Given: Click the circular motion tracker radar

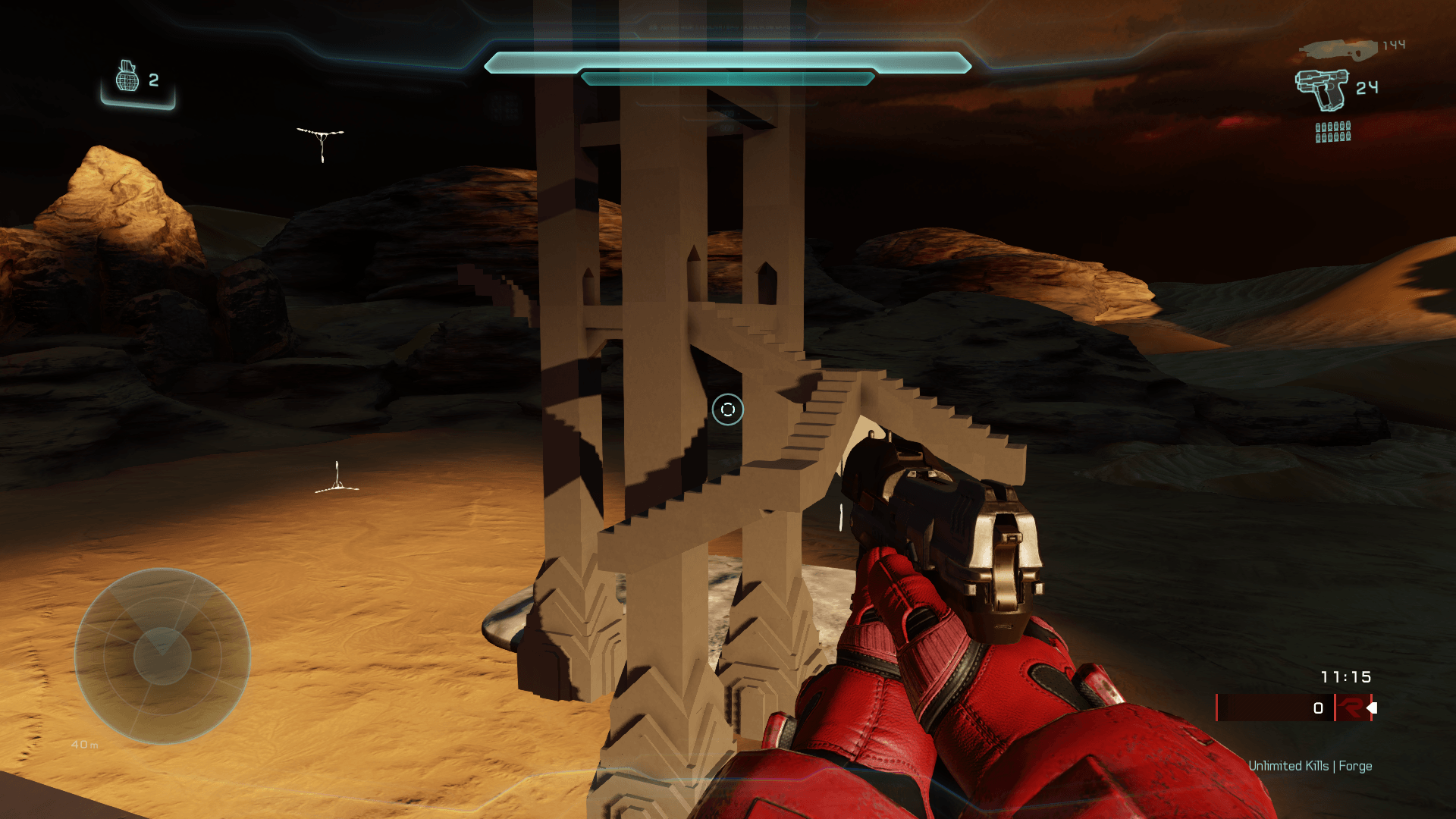Looking at the screenshot, I should coord(162,656).
